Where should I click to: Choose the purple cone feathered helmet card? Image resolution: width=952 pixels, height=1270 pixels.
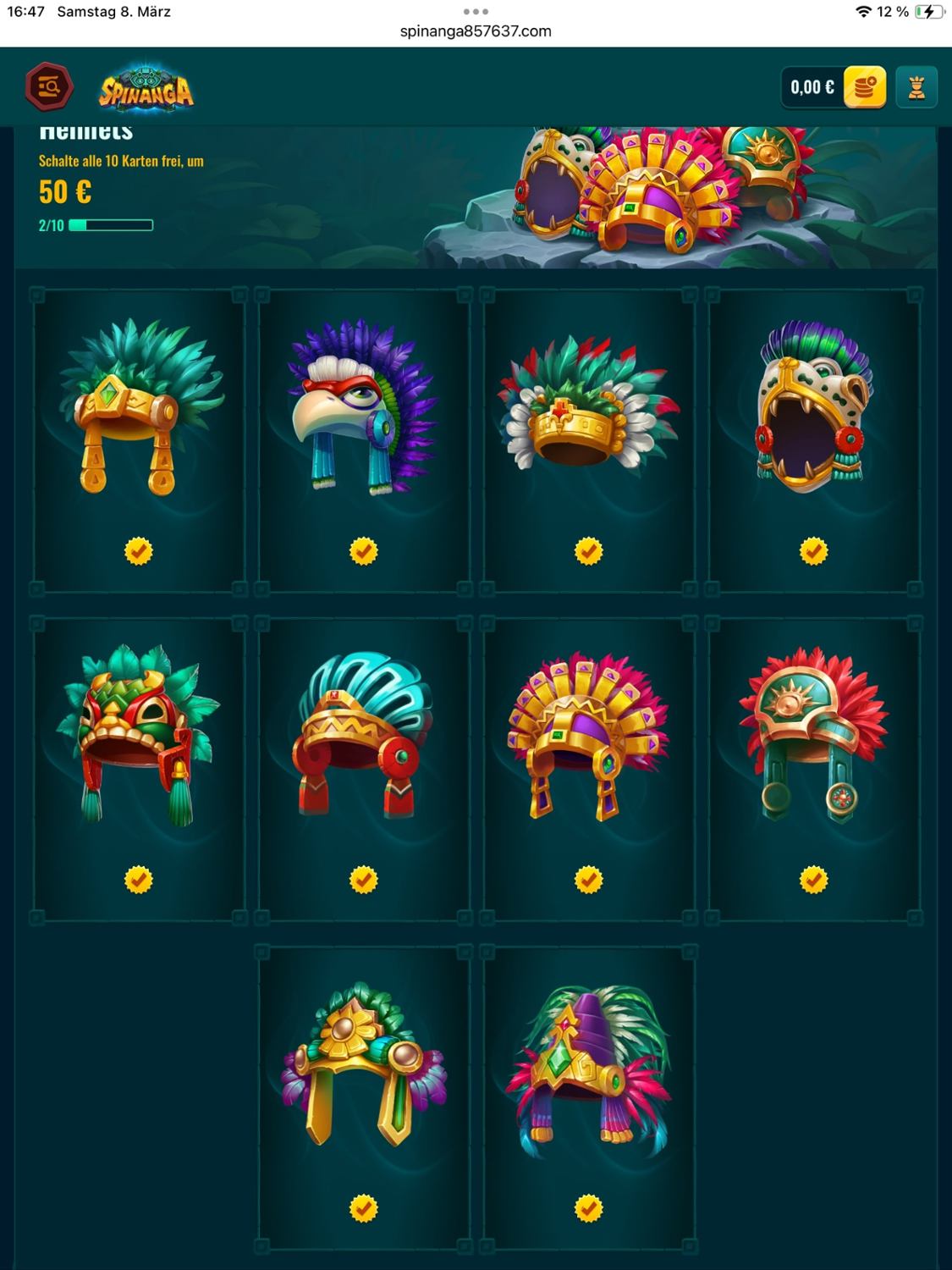(589, 1097)
